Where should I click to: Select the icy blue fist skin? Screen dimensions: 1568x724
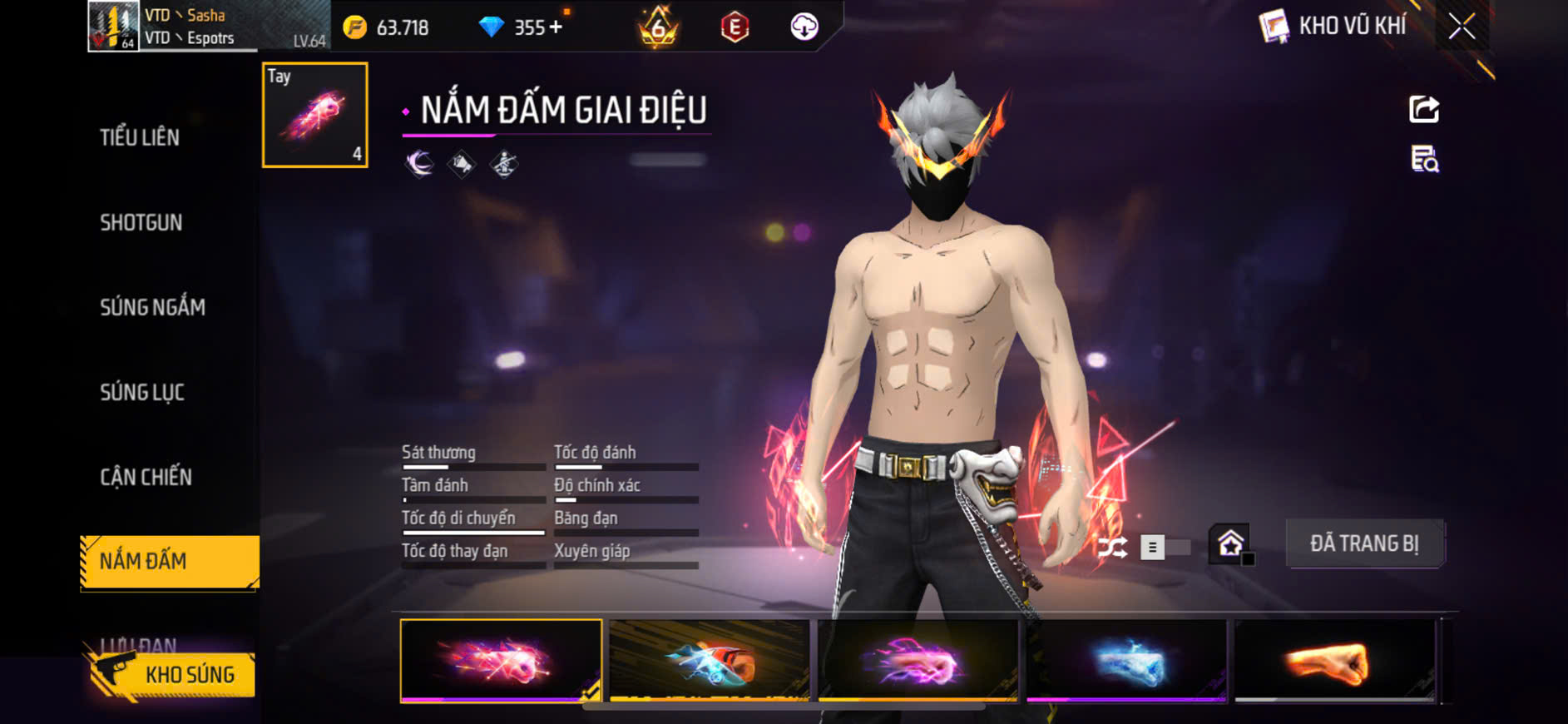(x=1126, y=662)
